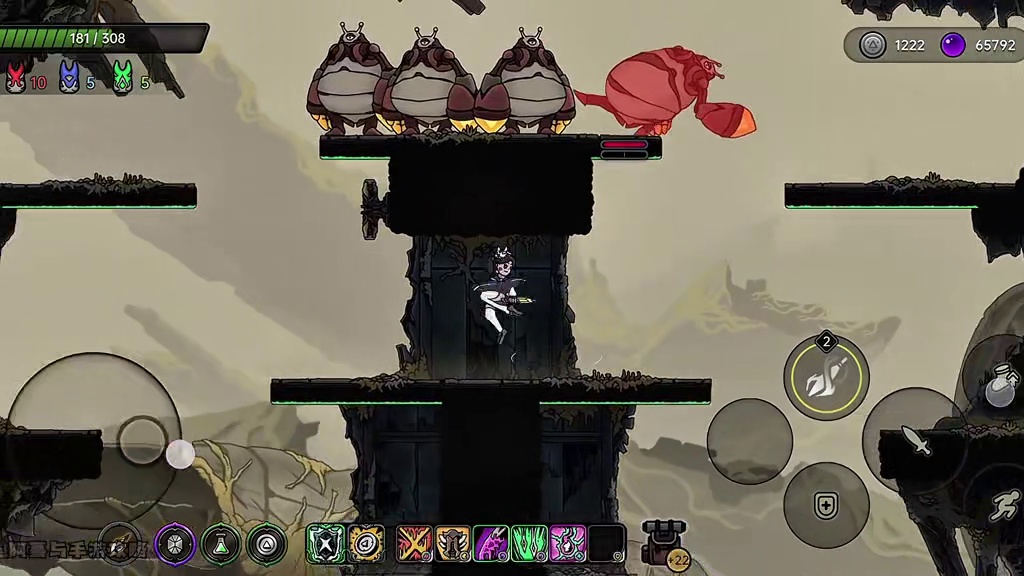The image size is (1024, 576).
Task: Activate the shield block button
Action: tap(825, 505)
